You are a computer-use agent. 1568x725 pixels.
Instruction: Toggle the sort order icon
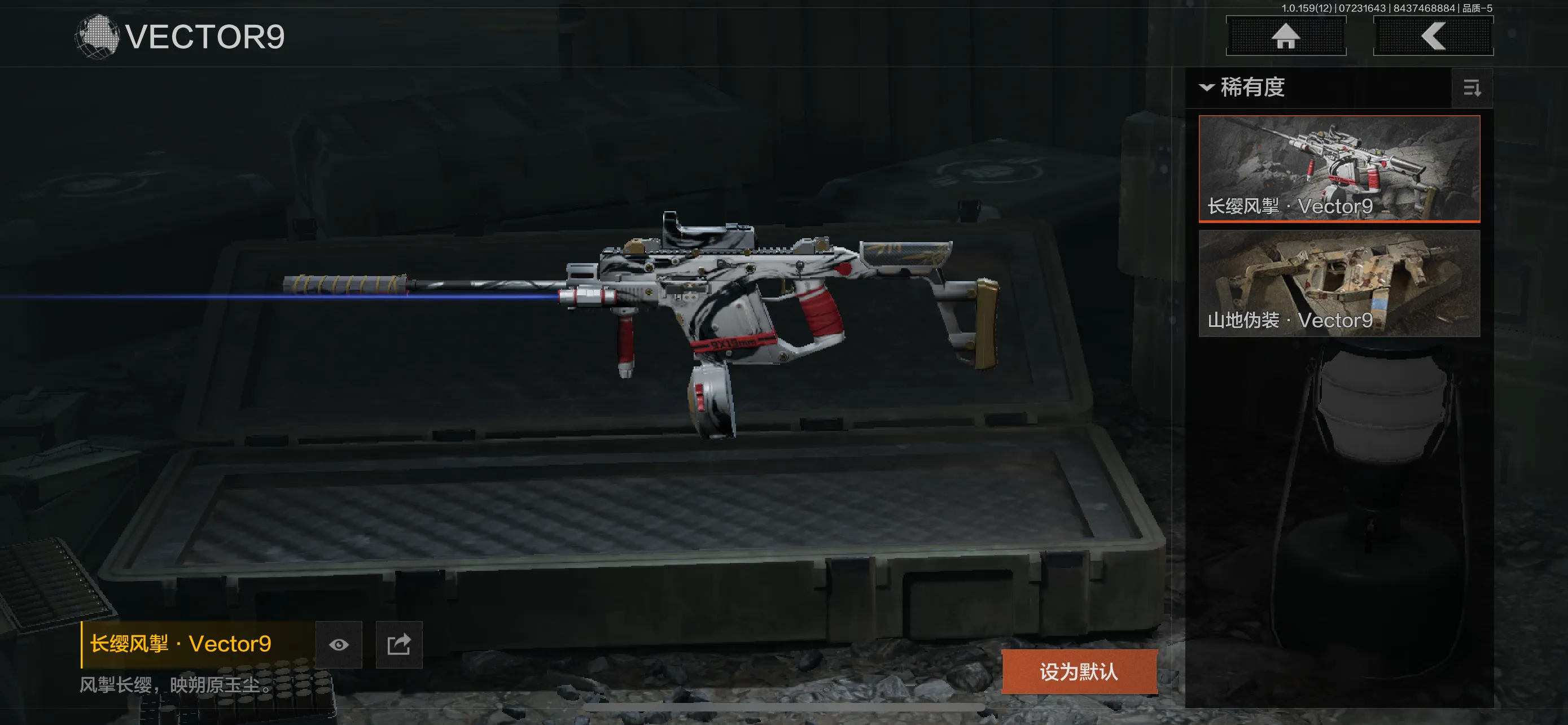1471,89
